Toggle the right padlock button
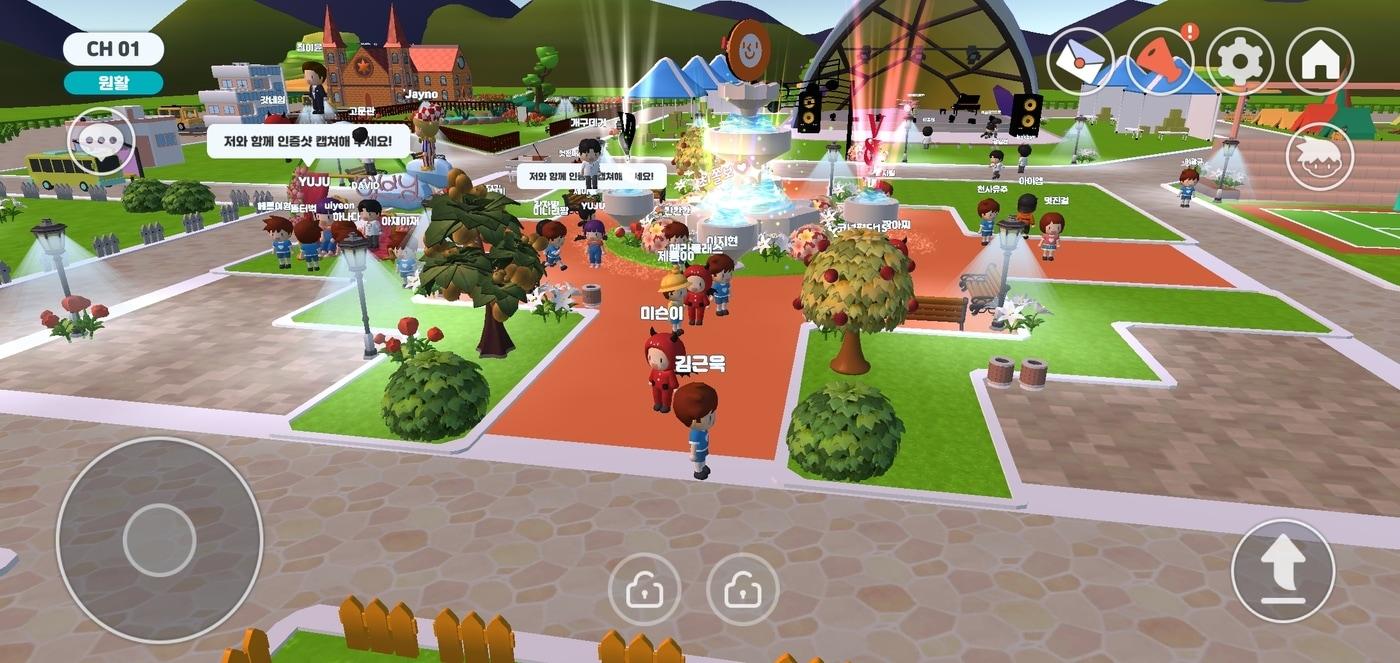Screen dimensions: 1400x663 (743, 590)
